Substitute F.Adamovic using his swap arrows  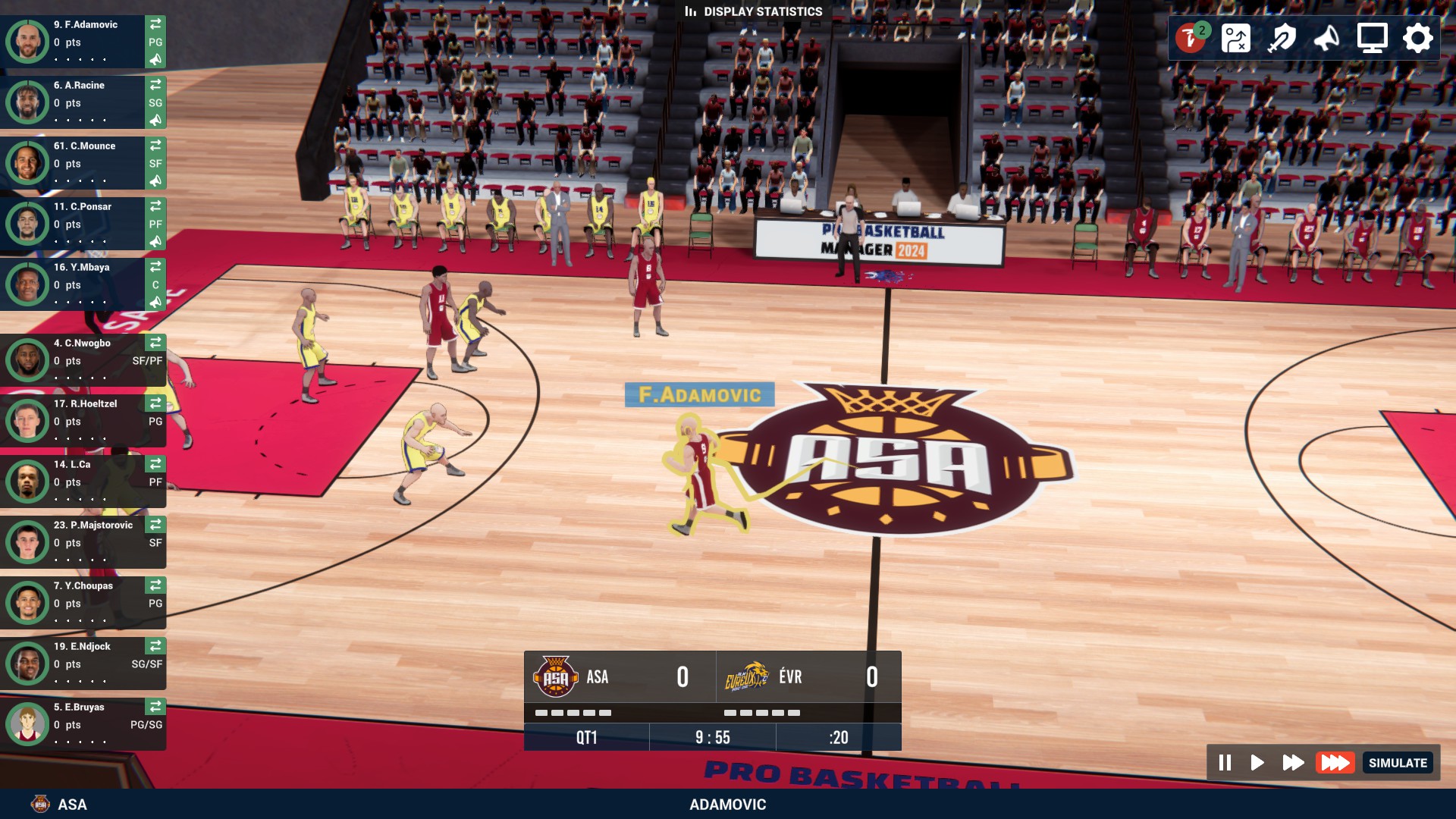(x=155, y=24)
